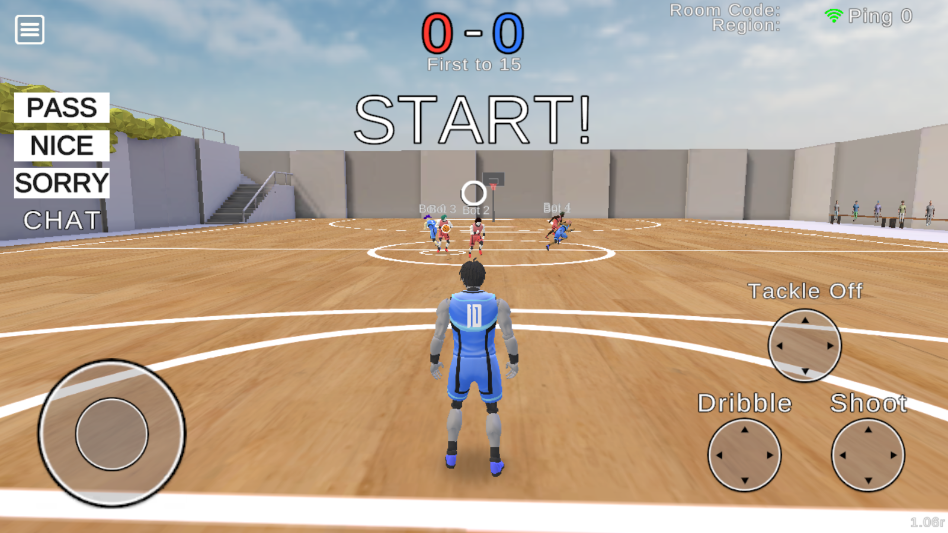Send the PASS quick message

[62, 108]
